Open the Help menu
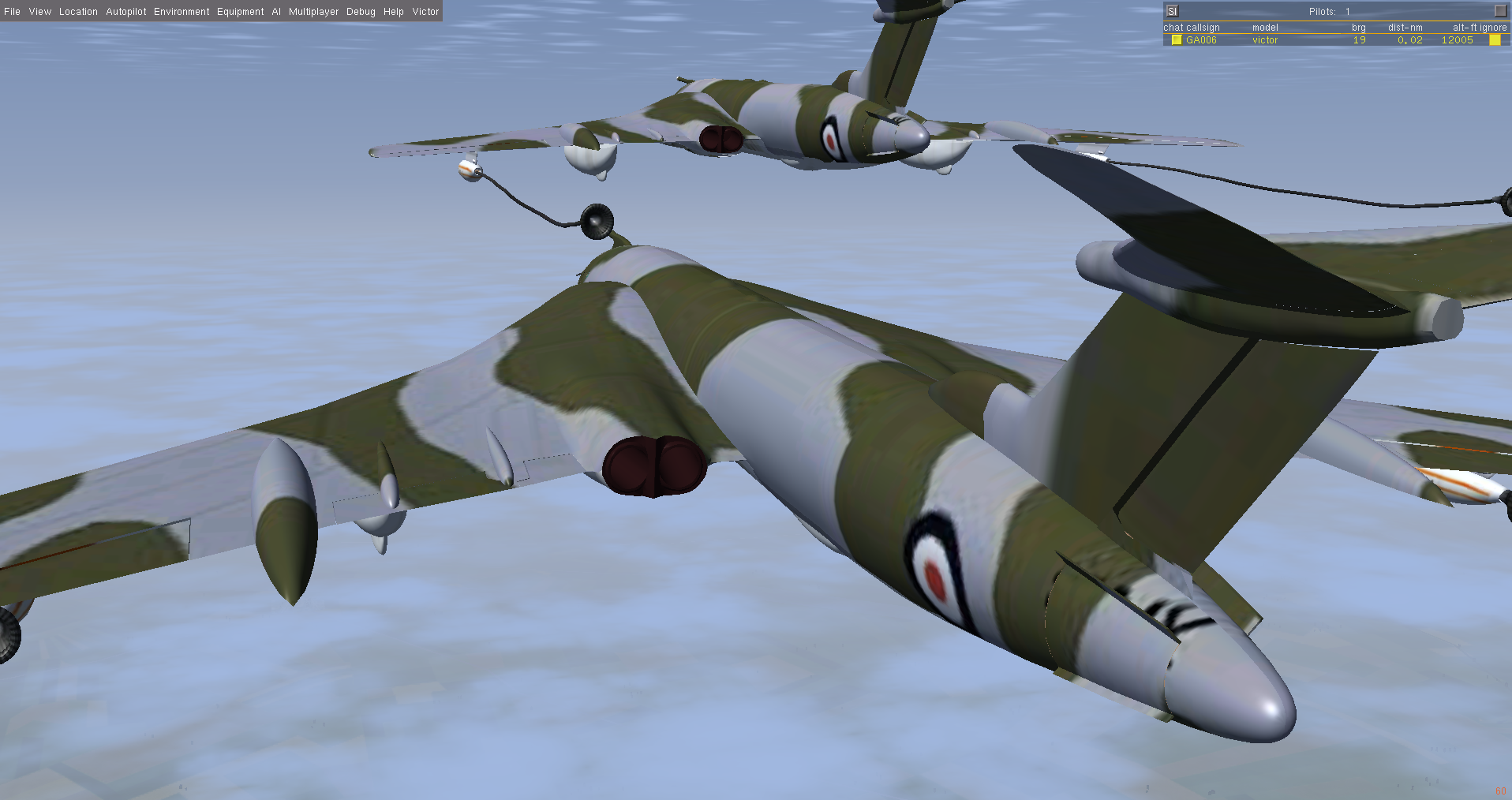1512x800 pixels. (393, 12)
